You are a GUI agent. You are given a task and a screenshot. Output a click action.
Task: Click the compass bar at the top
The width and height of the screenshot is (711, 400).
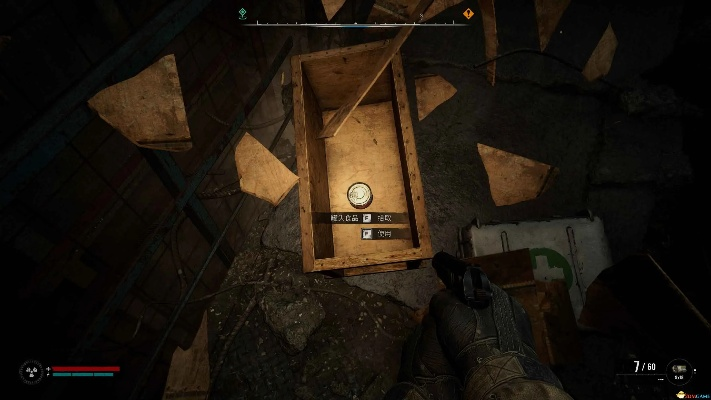click(x=355, y=21)
